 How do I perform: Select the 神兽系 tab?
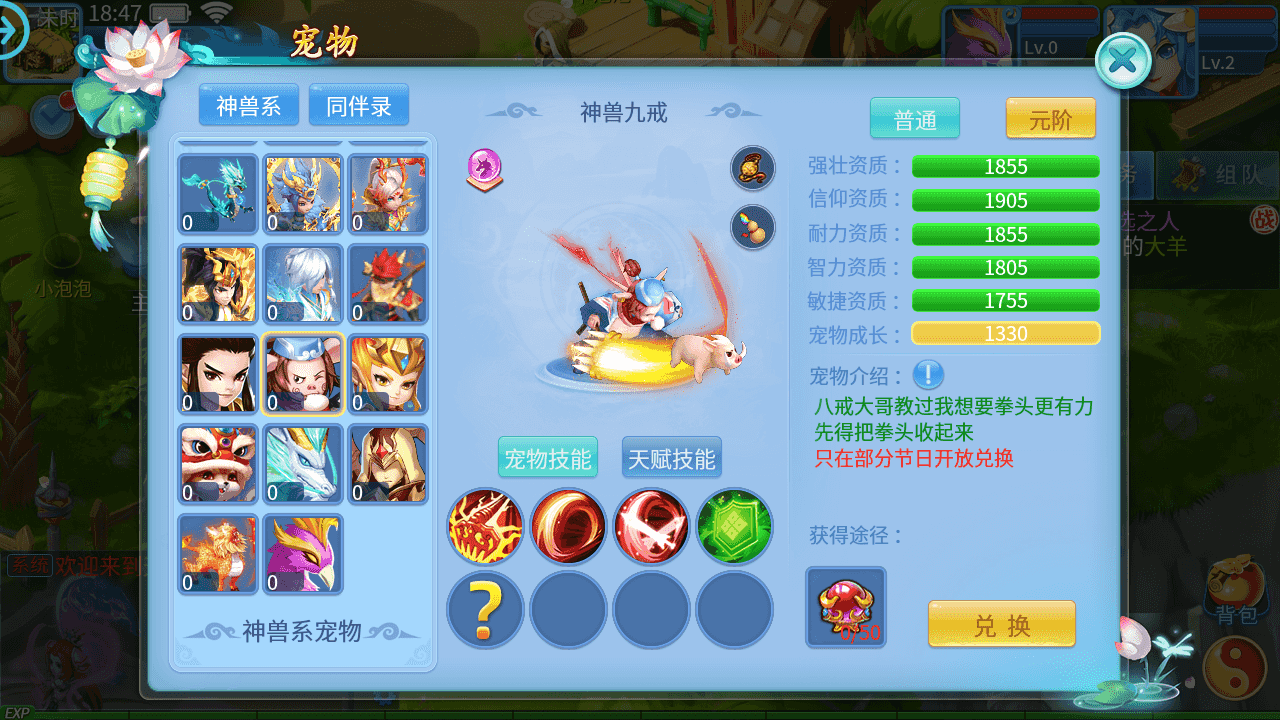pos(248,104)
